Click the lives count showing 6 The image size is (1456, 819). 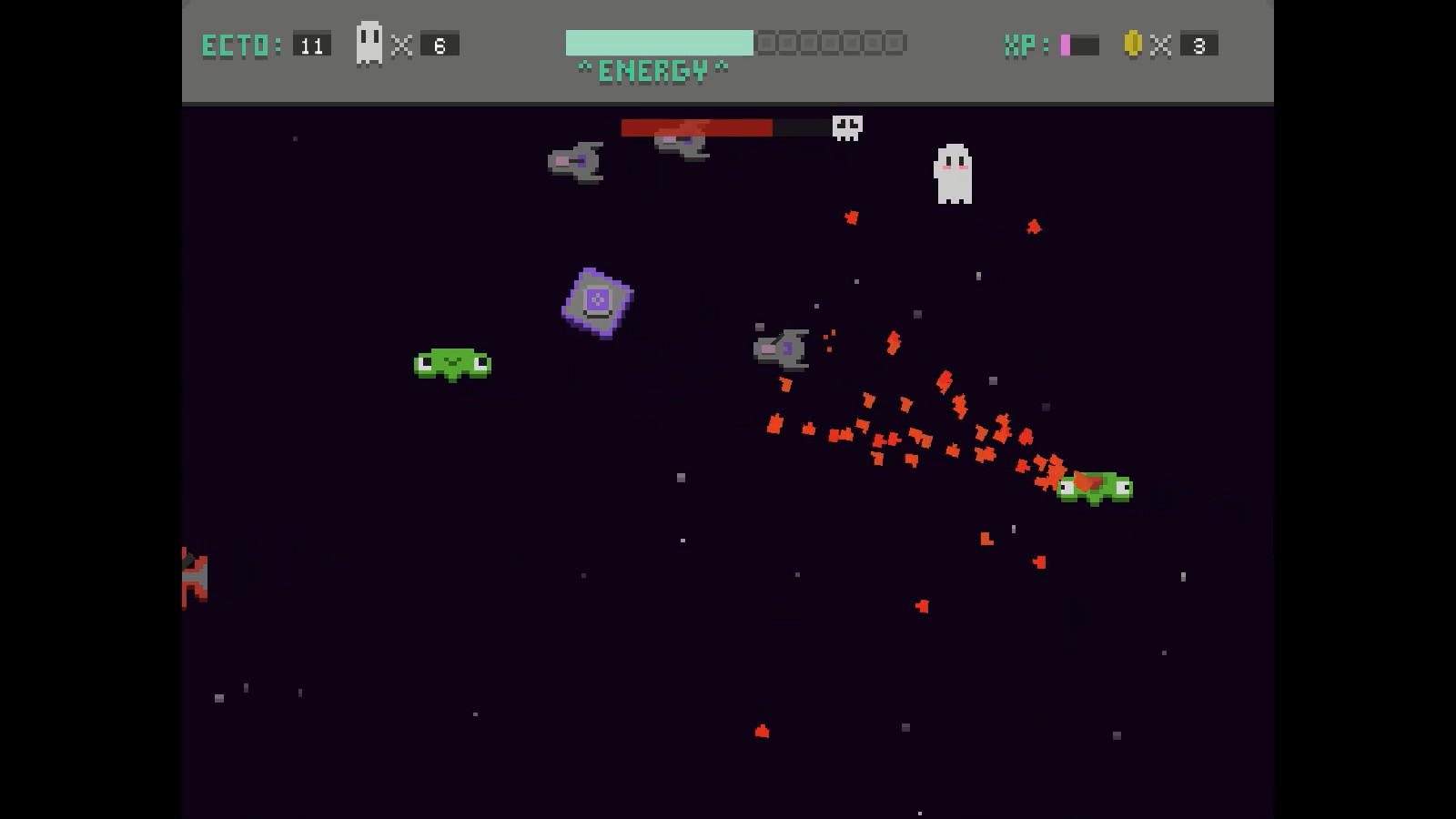pyautogui.click(x=440, y=41)
